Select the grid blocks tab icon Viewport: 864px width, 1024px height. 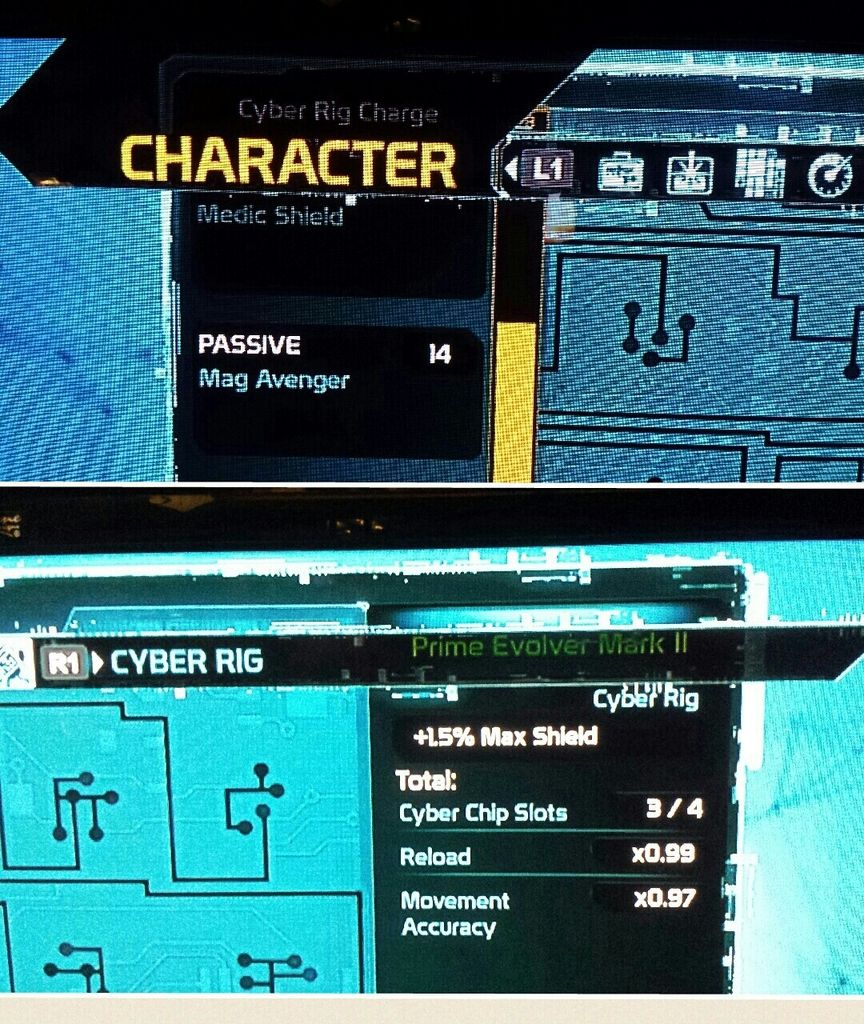[759, 172]
